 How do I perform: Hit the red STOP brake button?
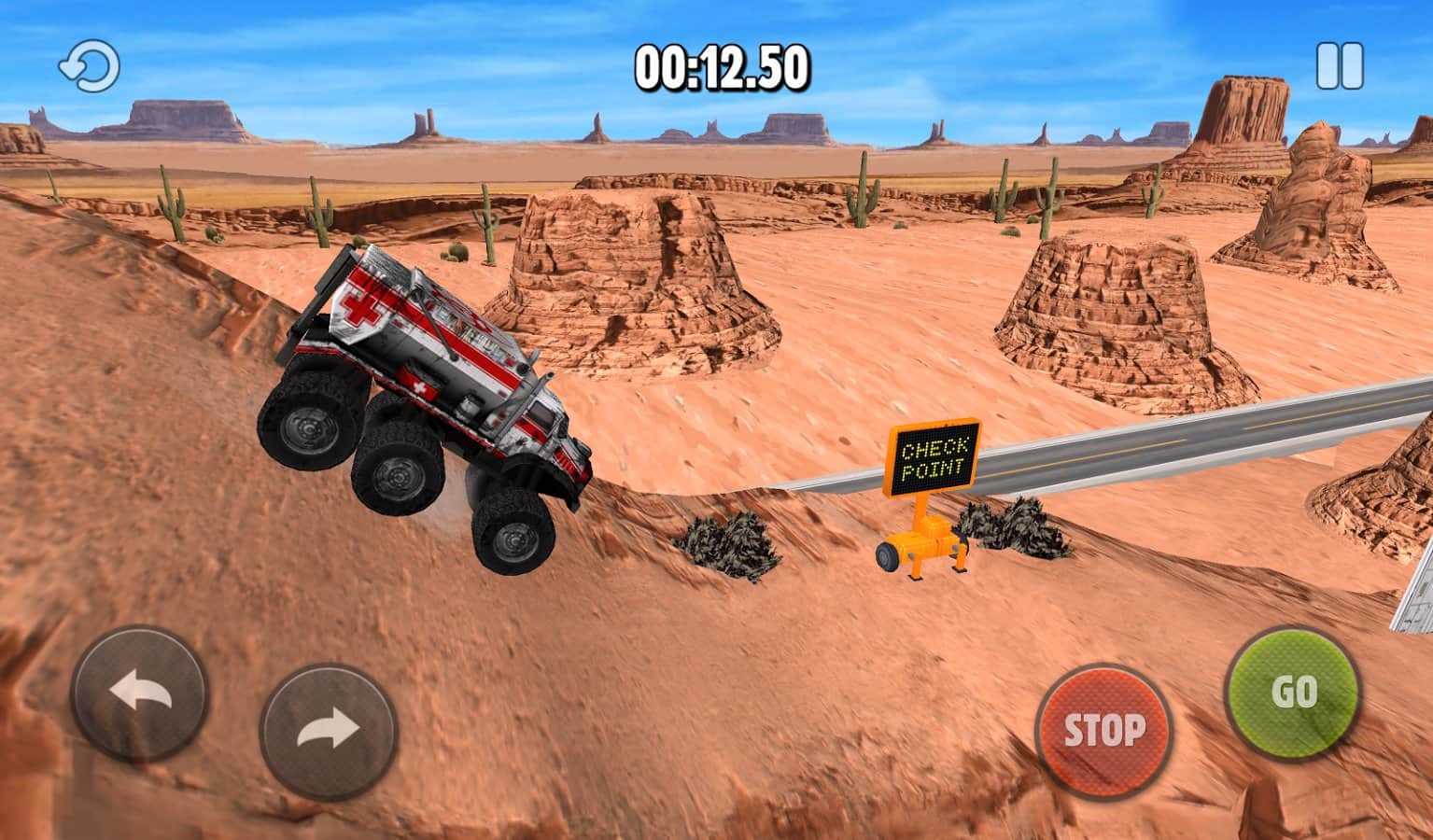[x=1103, y=730]
